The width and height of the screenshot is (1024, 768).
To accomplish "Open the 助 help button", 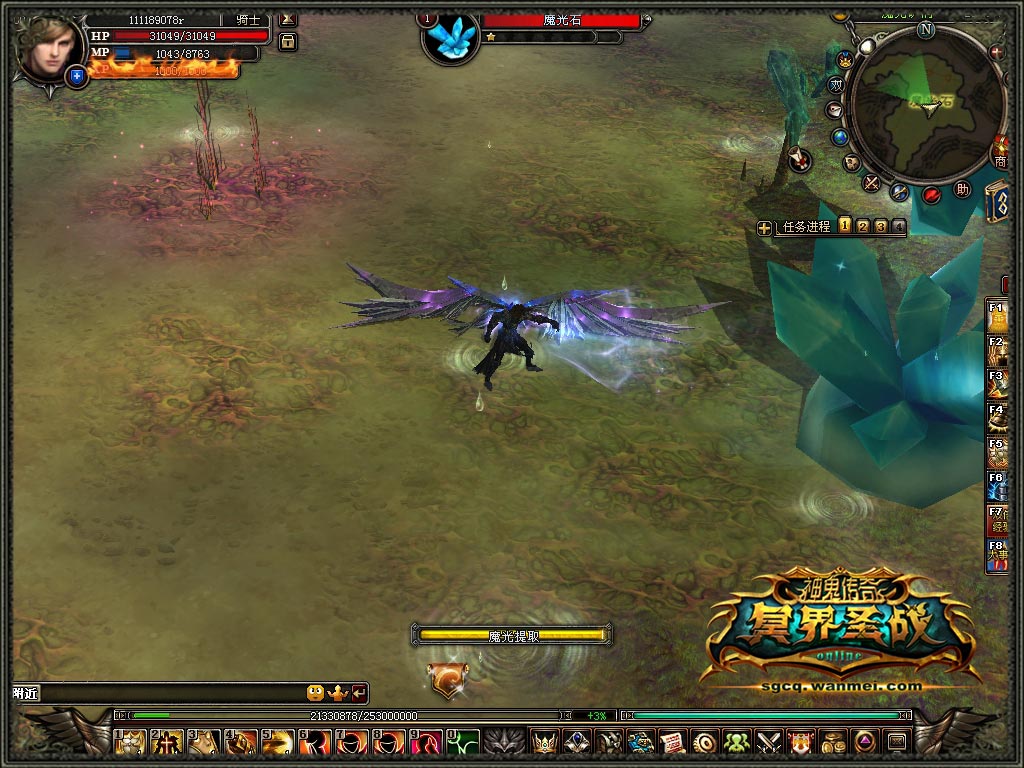I will (x=963, y=188).
